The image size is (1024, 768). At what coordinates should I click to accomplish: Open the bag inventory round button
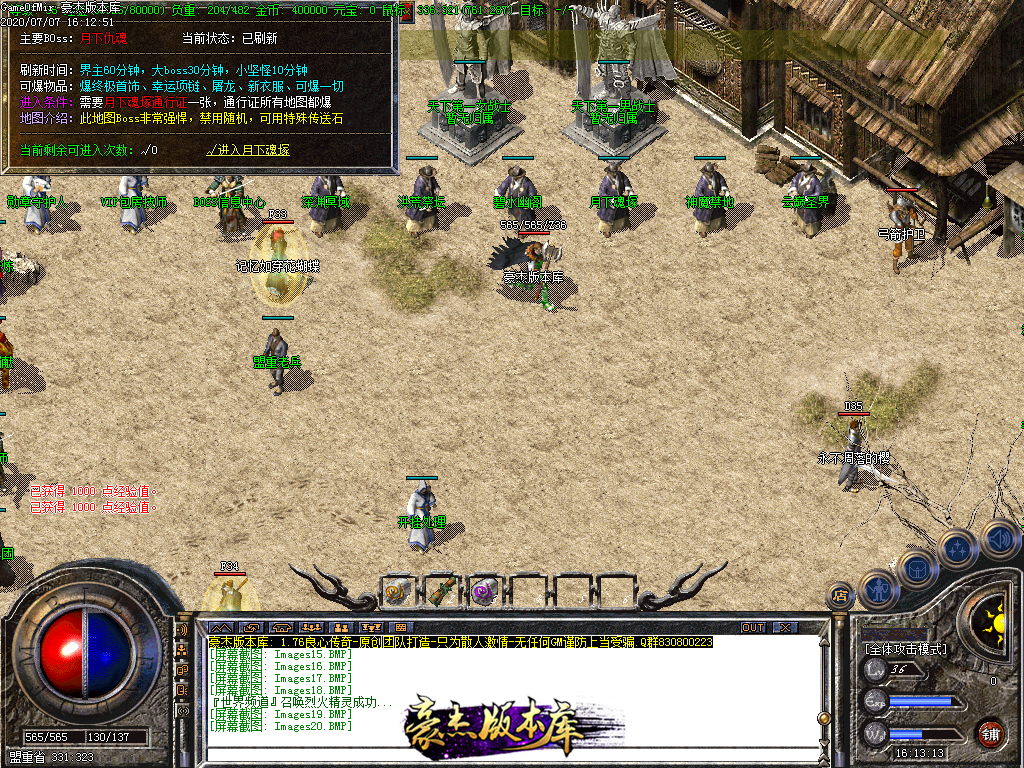(x=917, y=568)
